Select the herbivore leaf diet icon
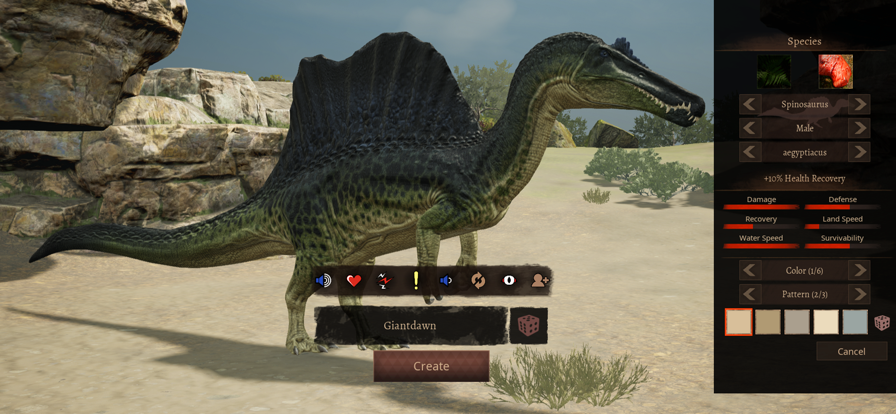Screen dimensions: 896x414 (773, 72)
